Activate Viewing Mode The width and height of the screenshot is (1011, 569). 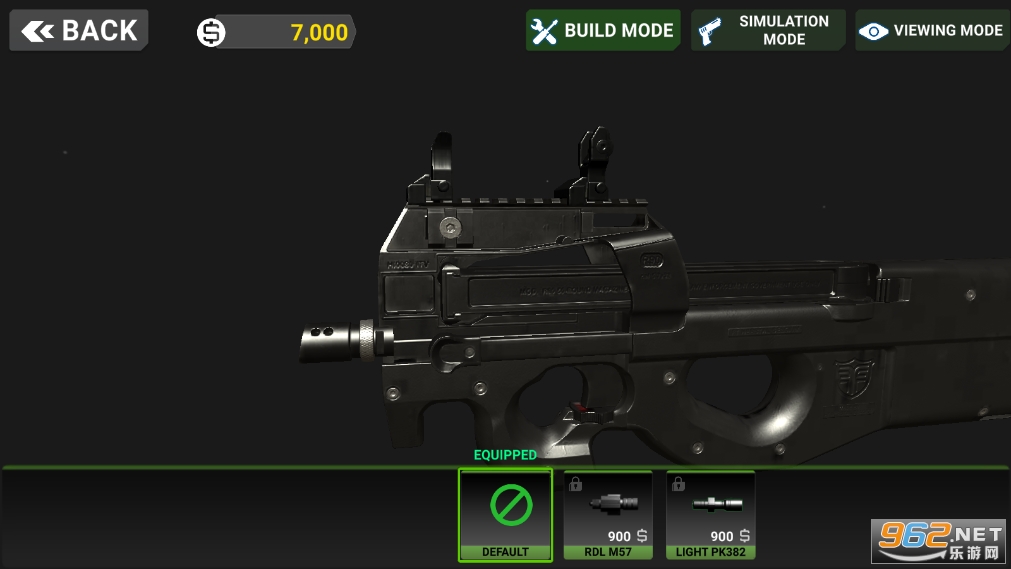932,31
